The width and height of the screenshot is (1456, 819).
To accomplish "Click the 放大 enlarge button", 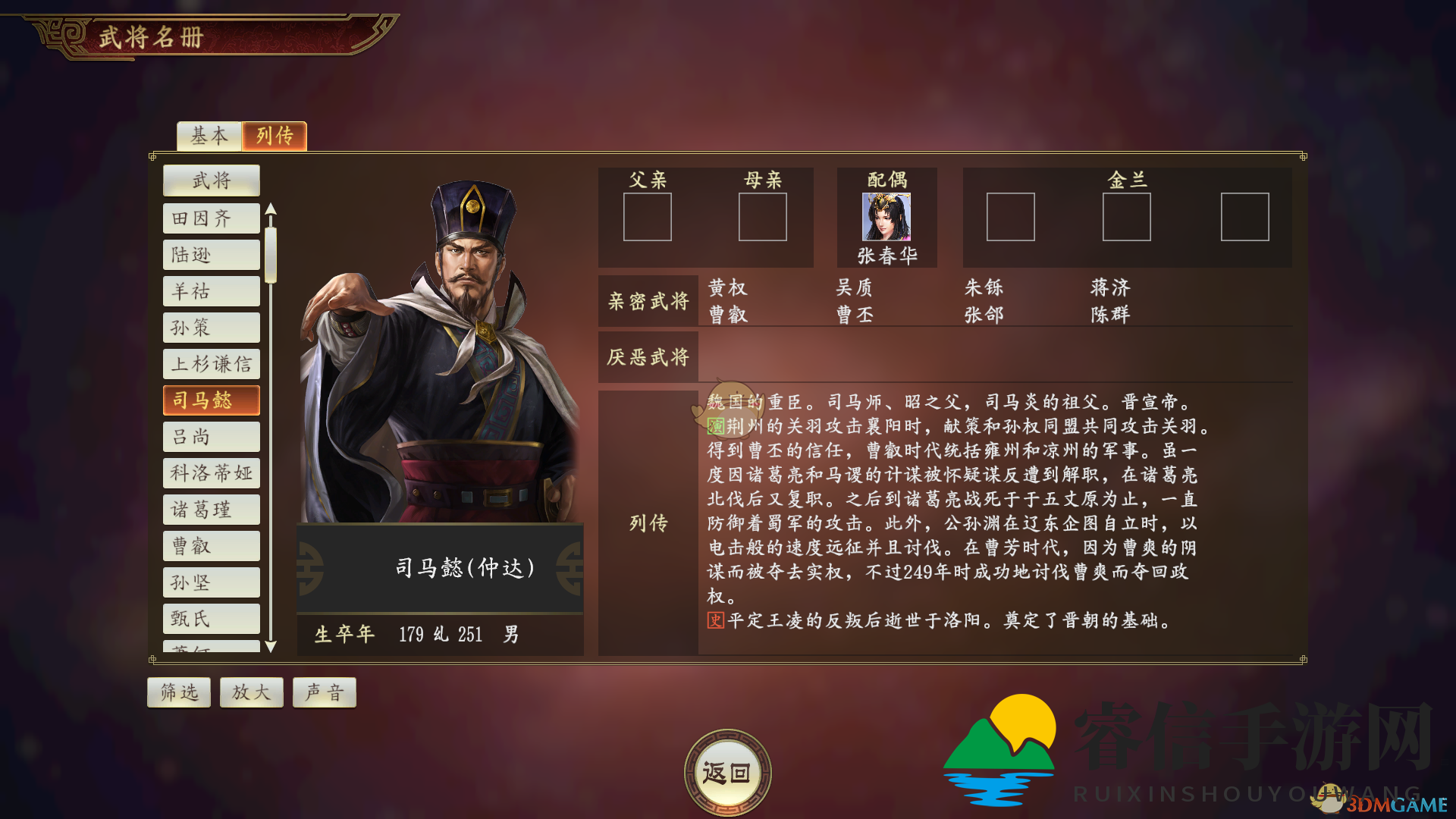I will tap(251, 692).
